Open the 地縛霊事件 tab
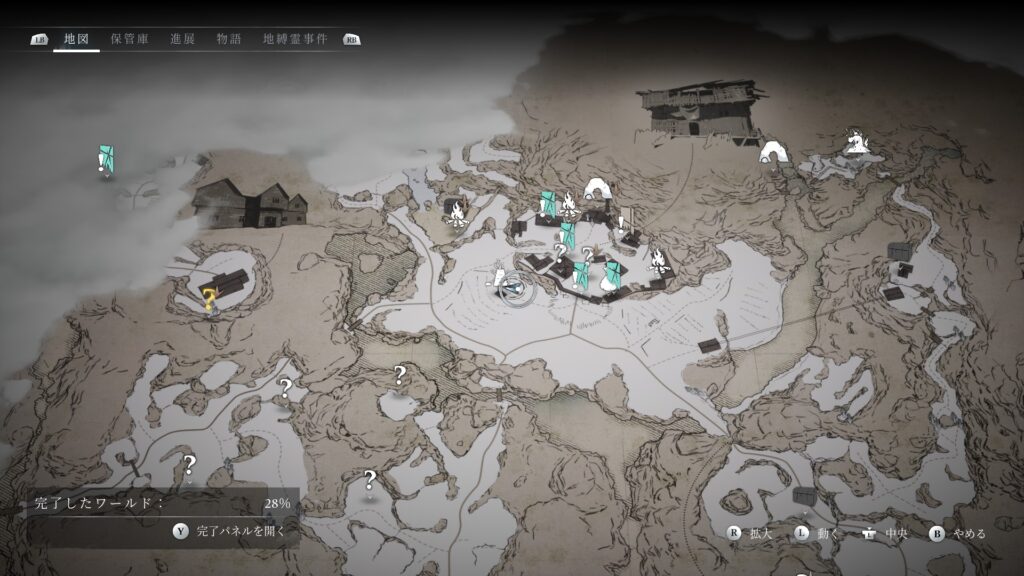Screen dimensions: 1024x576 coord(294,39)
